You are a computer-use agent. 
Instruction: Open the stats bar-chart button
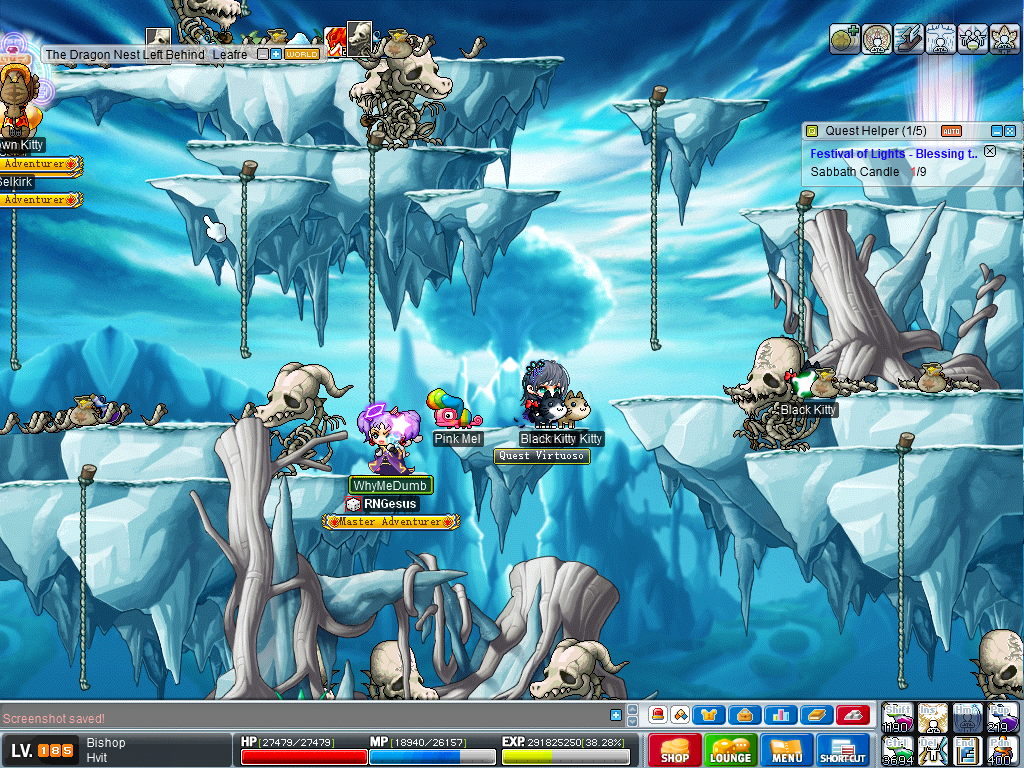[x=780, y=715]
